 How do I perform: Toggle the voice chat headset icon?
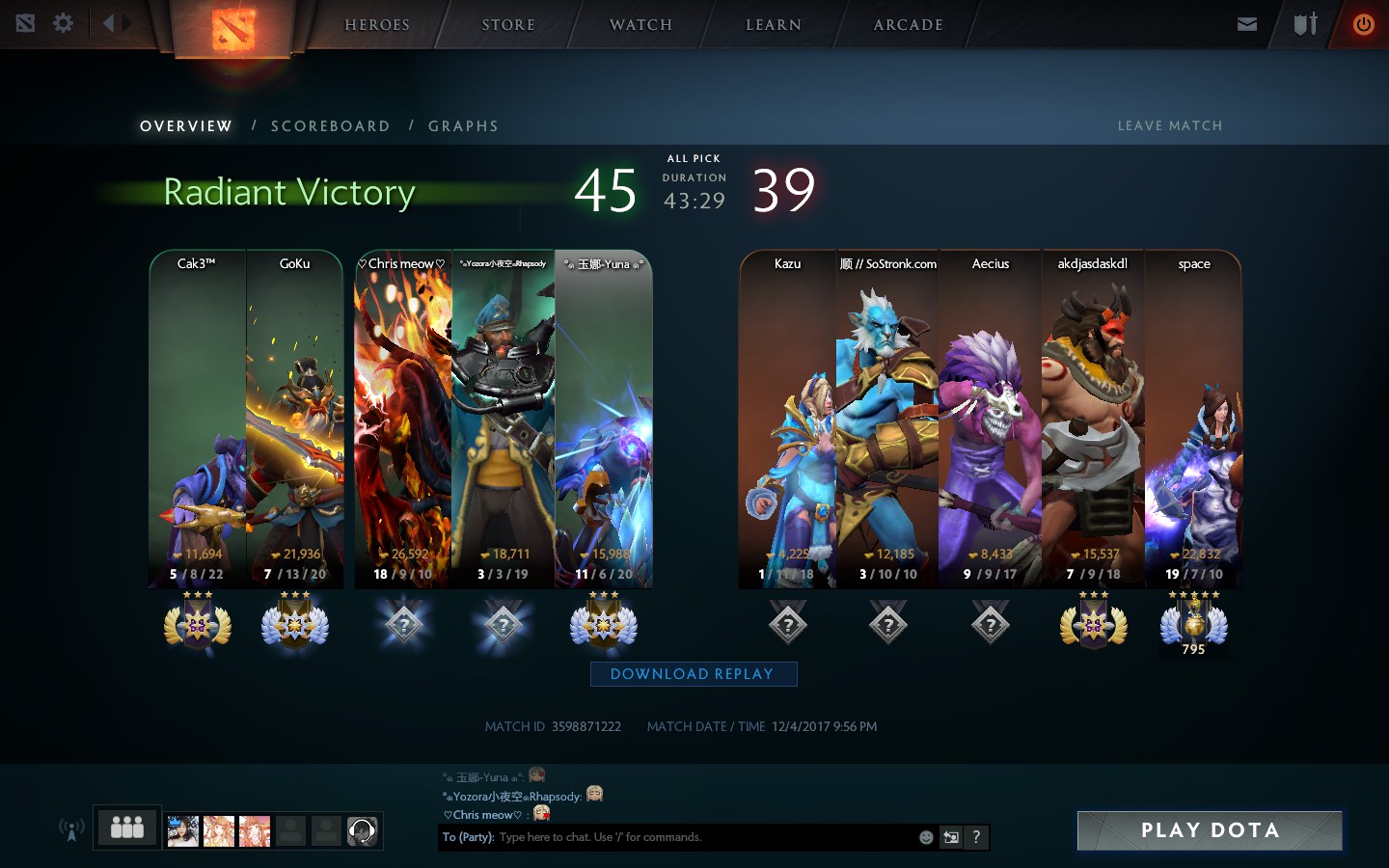pyautogui.click(x=362, y=830)
